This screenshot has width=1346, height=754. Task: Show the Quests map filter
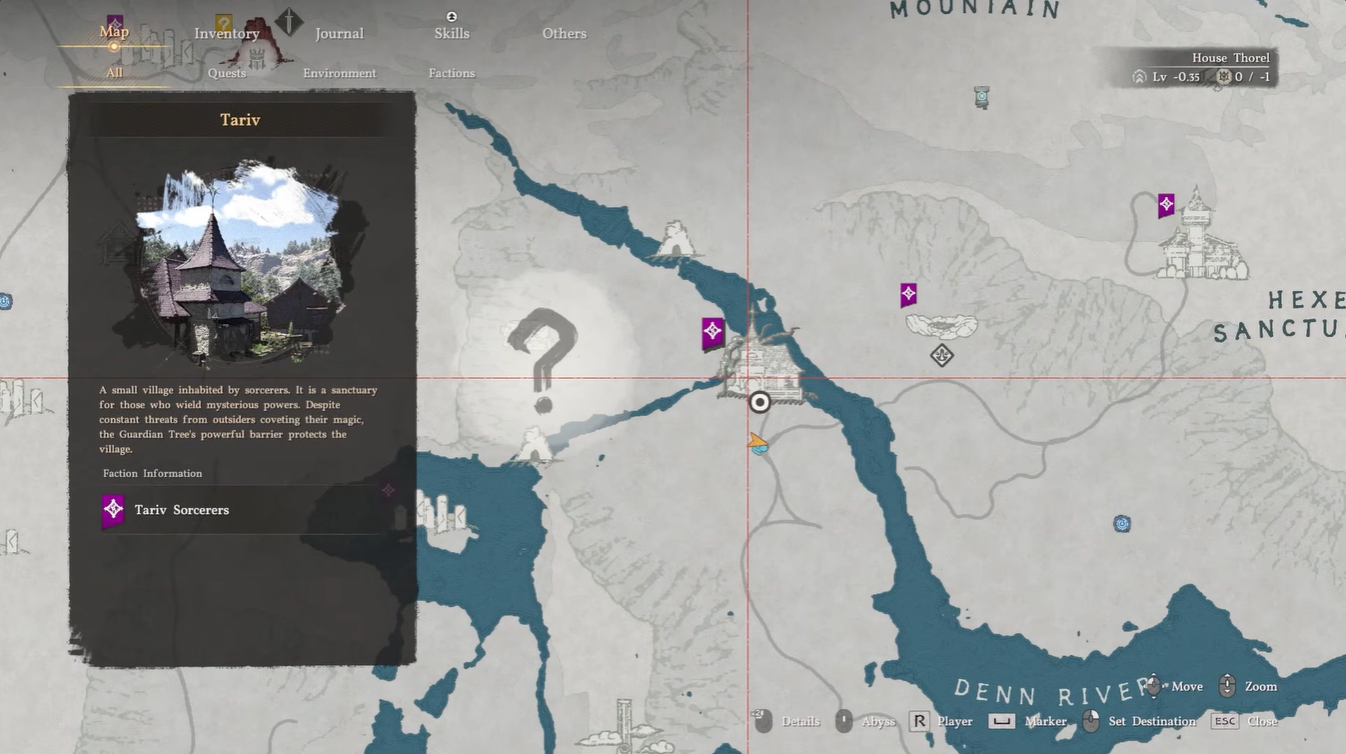[x=227, y=73]
